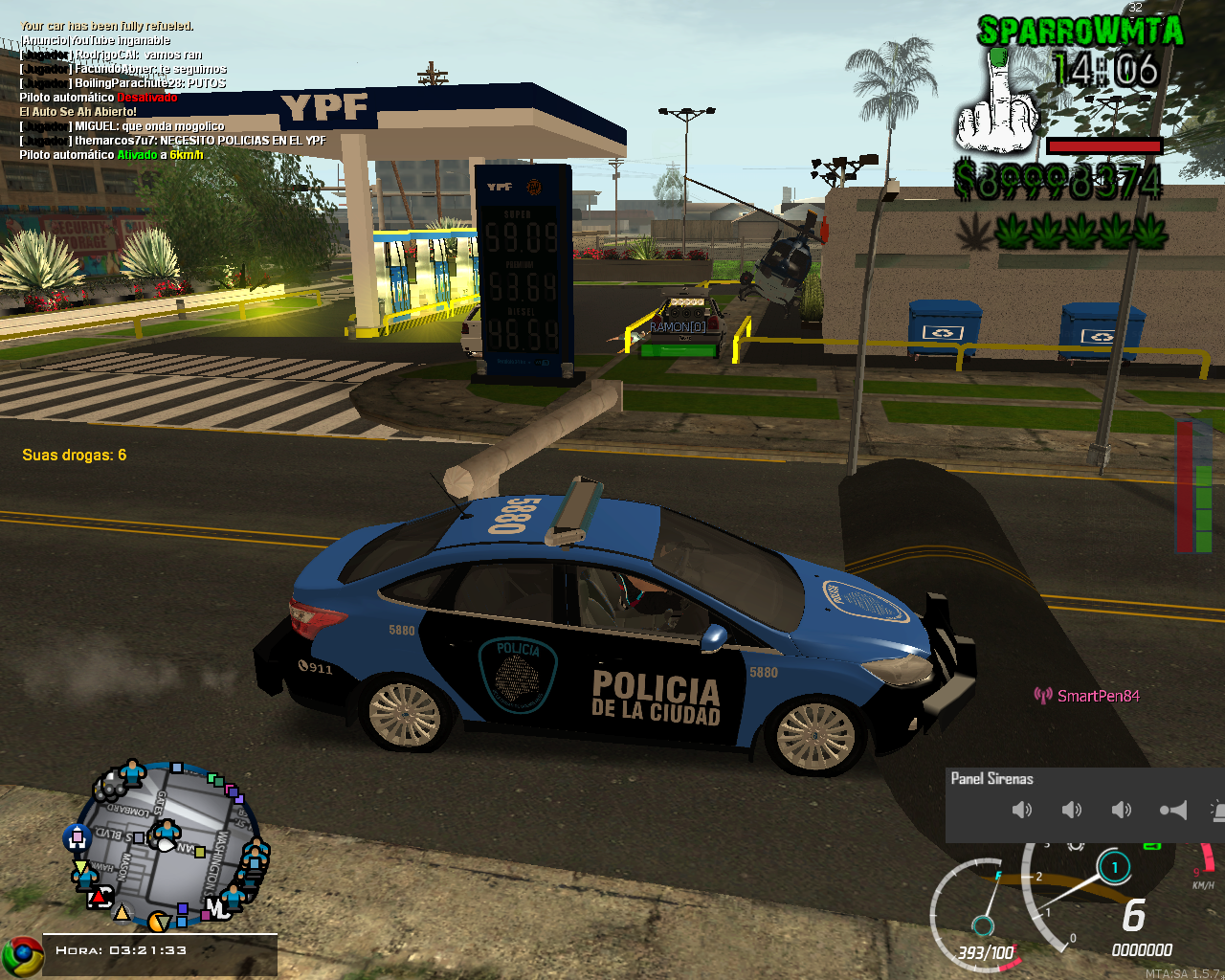Click the round Chrome-style logo icon
1225x980 pixels.
point(22,956)
